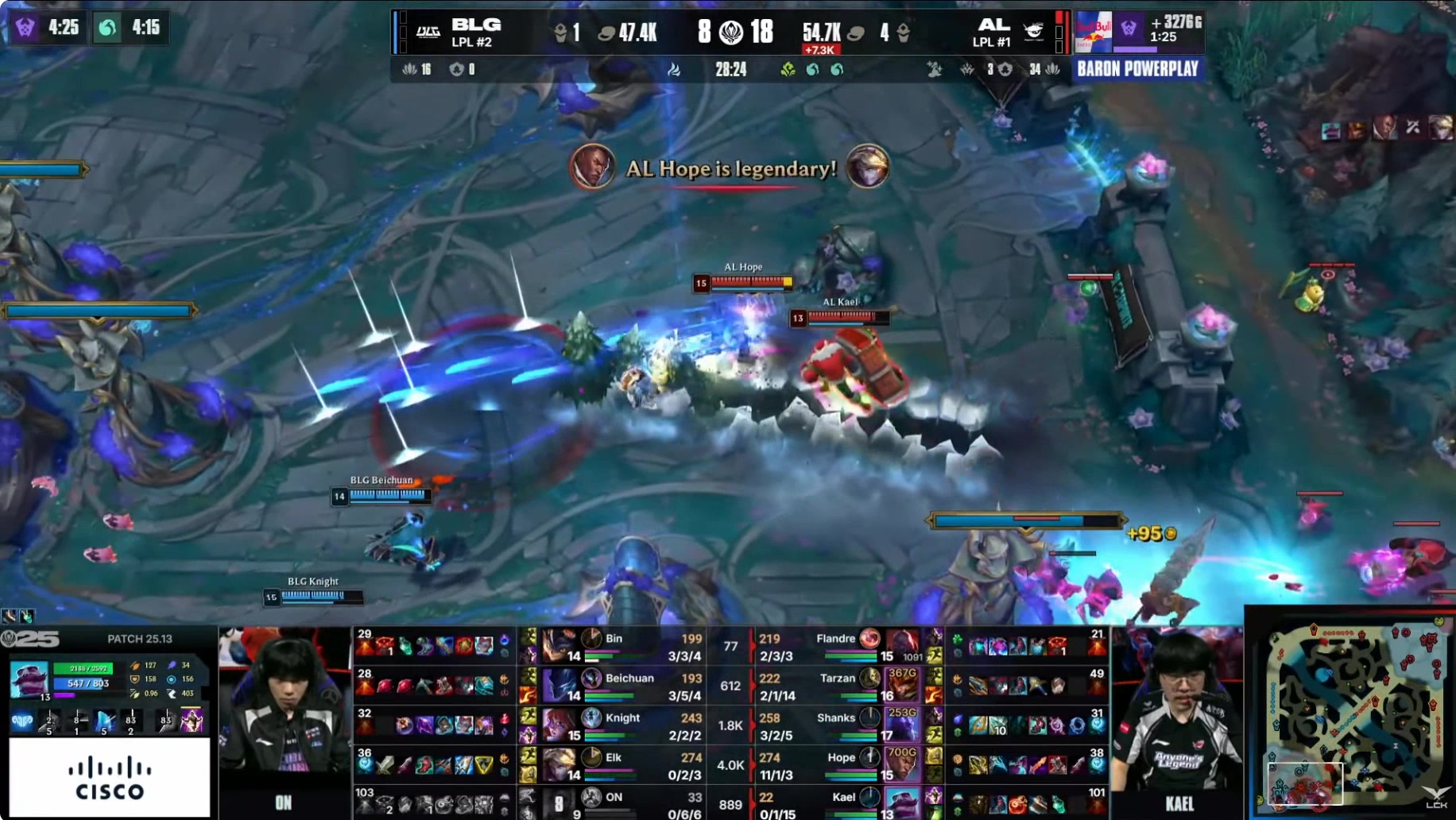Choose Tarzan's champion portrait in the scoreboard
The width and height of the screenshot is (1456, 820).
pyautogui.click(x=903, y=685)
